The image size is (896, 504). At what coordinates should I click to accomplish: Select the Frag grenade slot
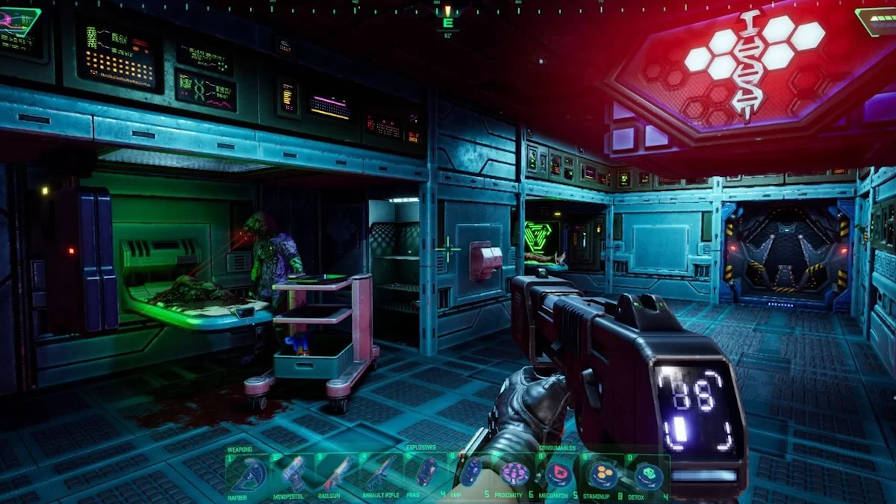[x=427, y=472]
